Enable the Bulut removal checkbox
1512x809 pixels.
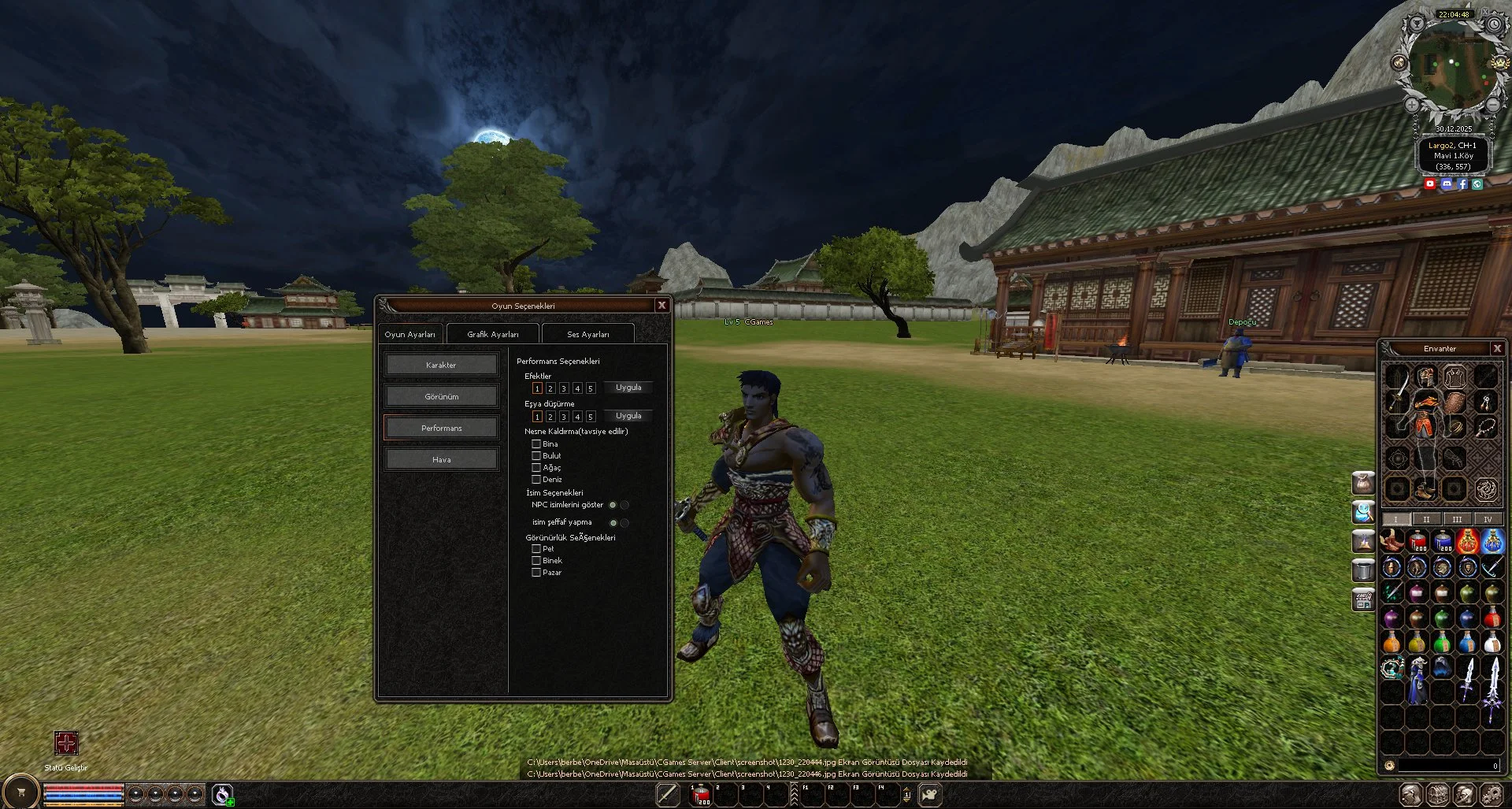[x=536, y=456]
